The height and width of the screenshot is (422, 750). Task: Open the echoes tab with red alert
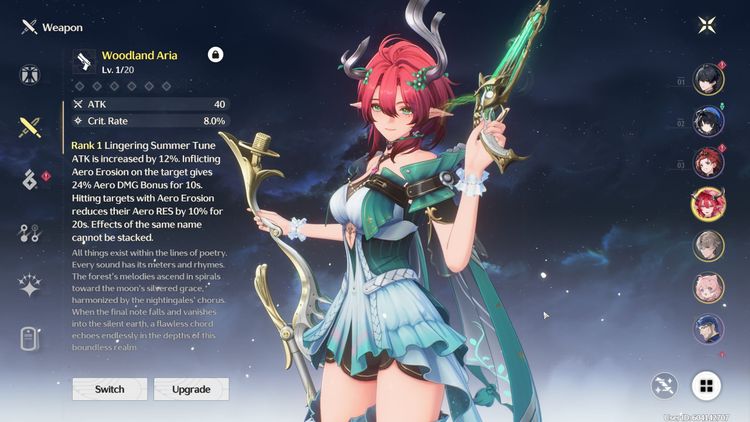click(x=29, y=180)
